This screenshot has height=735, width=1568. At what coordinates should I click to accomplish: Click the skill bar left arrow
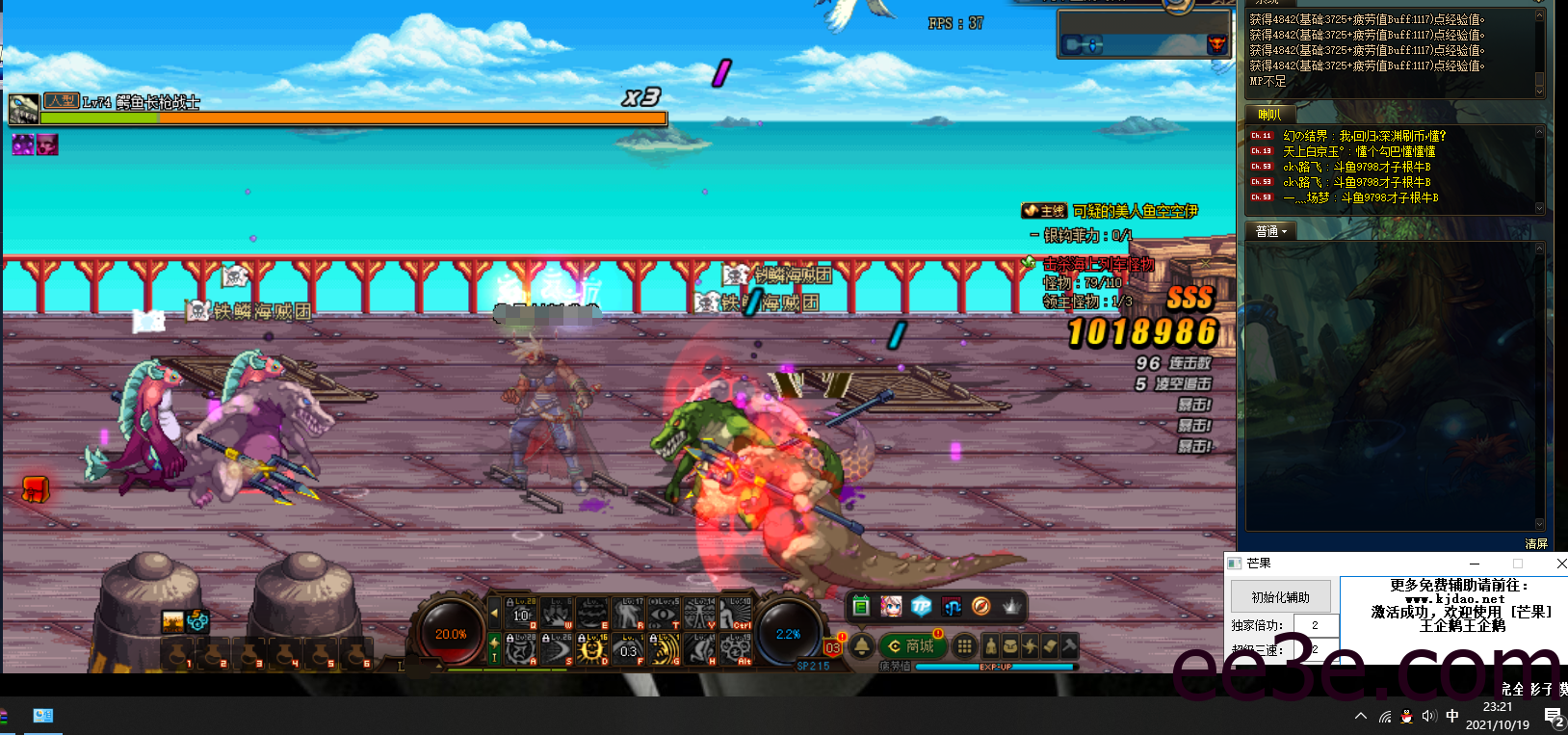(x=495, y=613)
